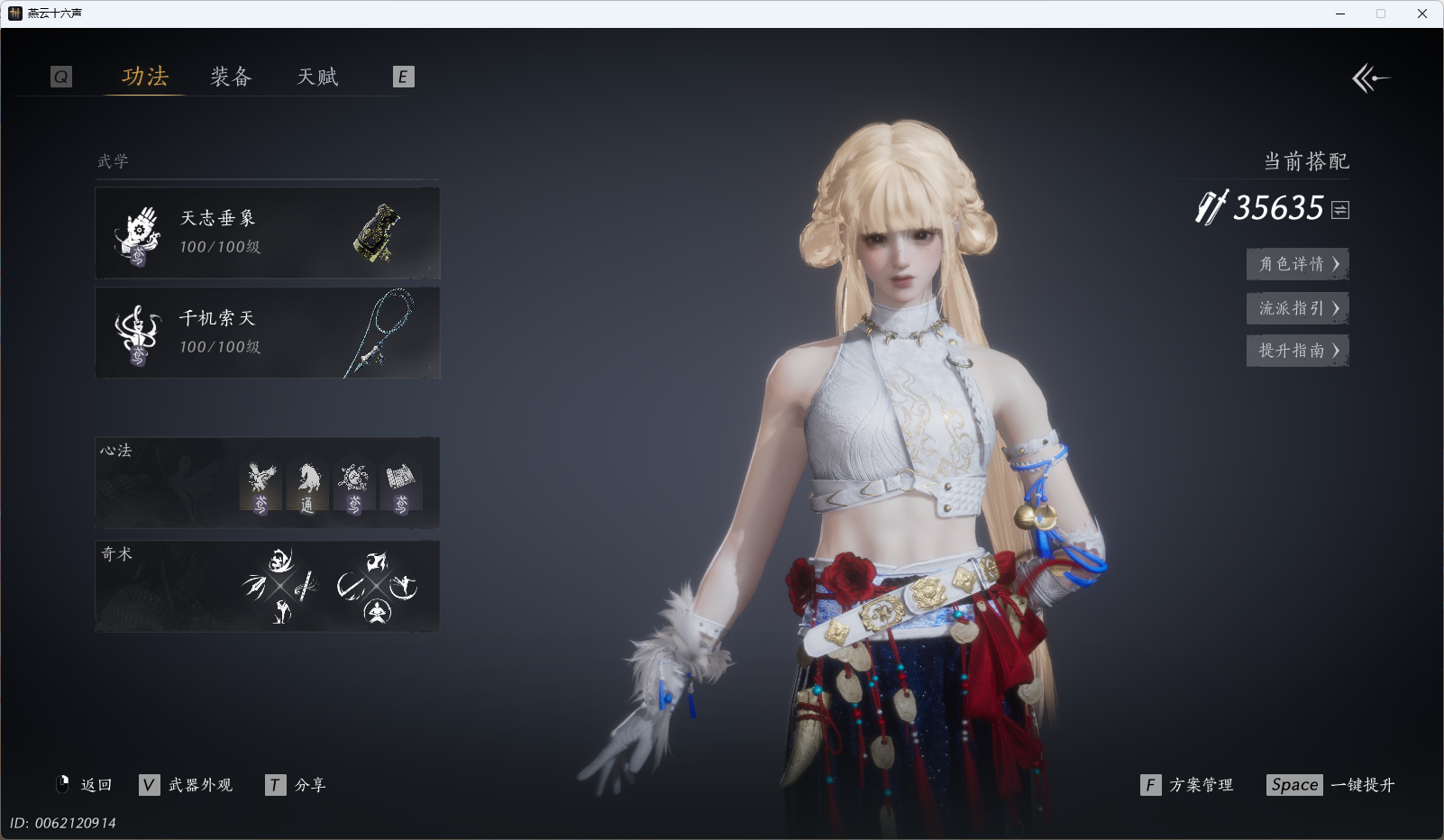Screen dimensions: 1444x840
Task: Open the 心法 panel
Action: [x=162, y=483]
